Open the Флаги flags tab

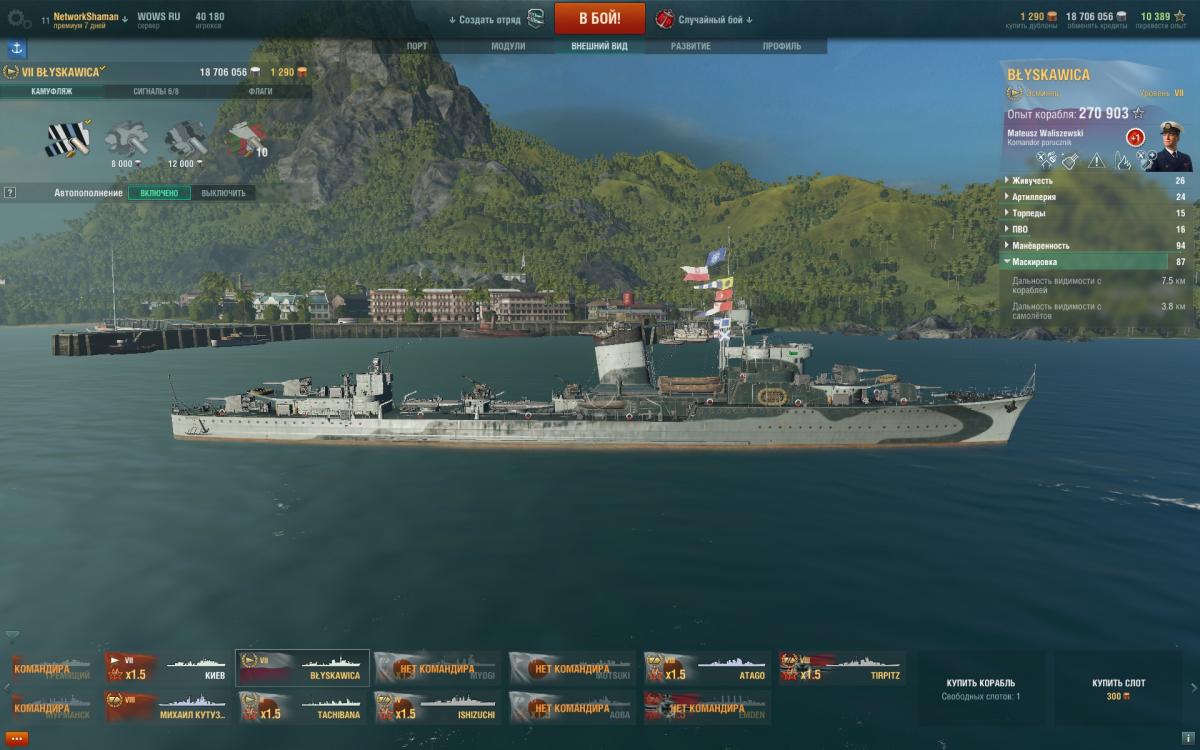tap(260, 91)
